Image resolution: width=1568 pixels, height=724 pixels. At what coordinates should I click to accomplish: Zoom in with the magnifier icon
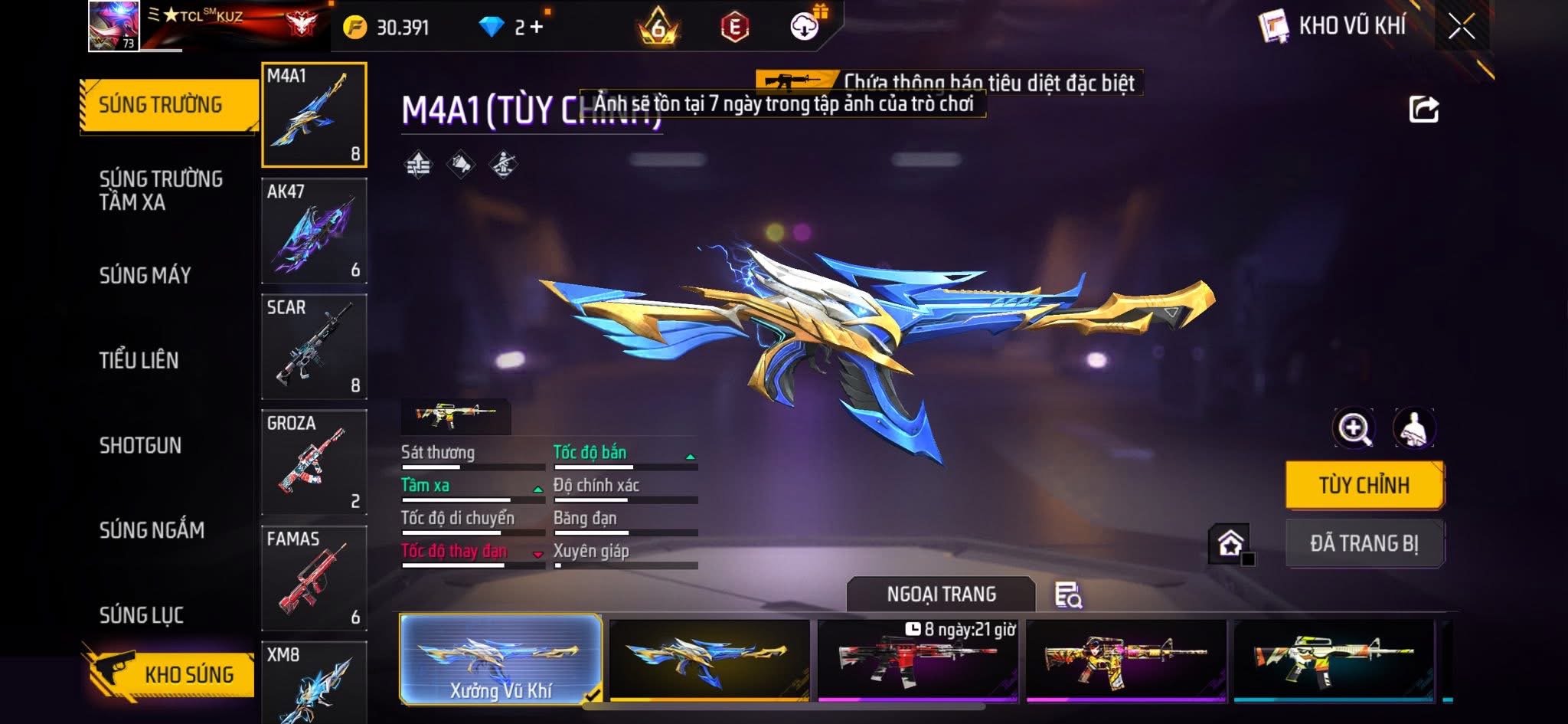(x=1354, y=428)
